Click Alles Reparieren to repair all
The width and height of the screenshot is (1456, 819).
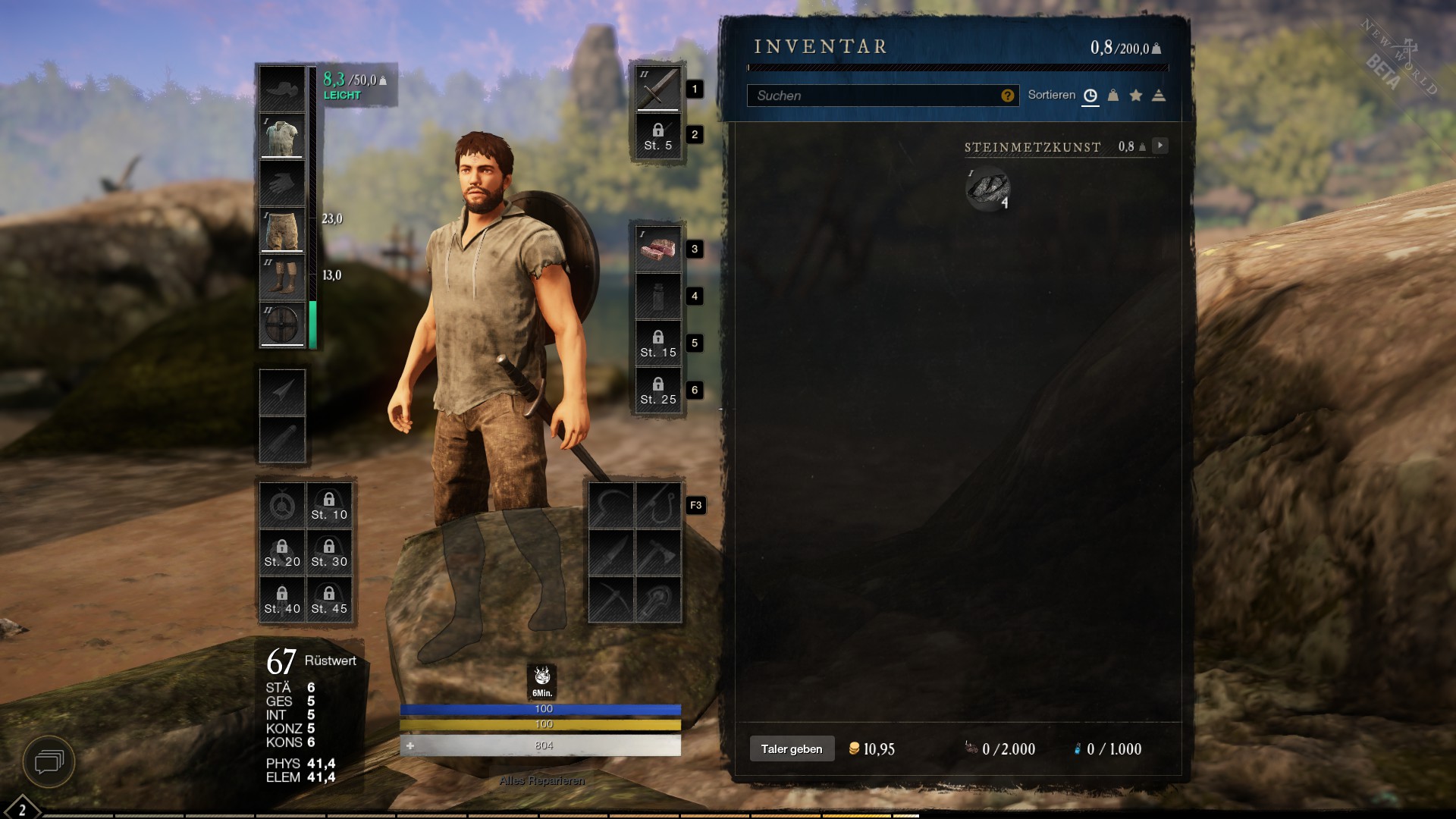coord(541,780)
